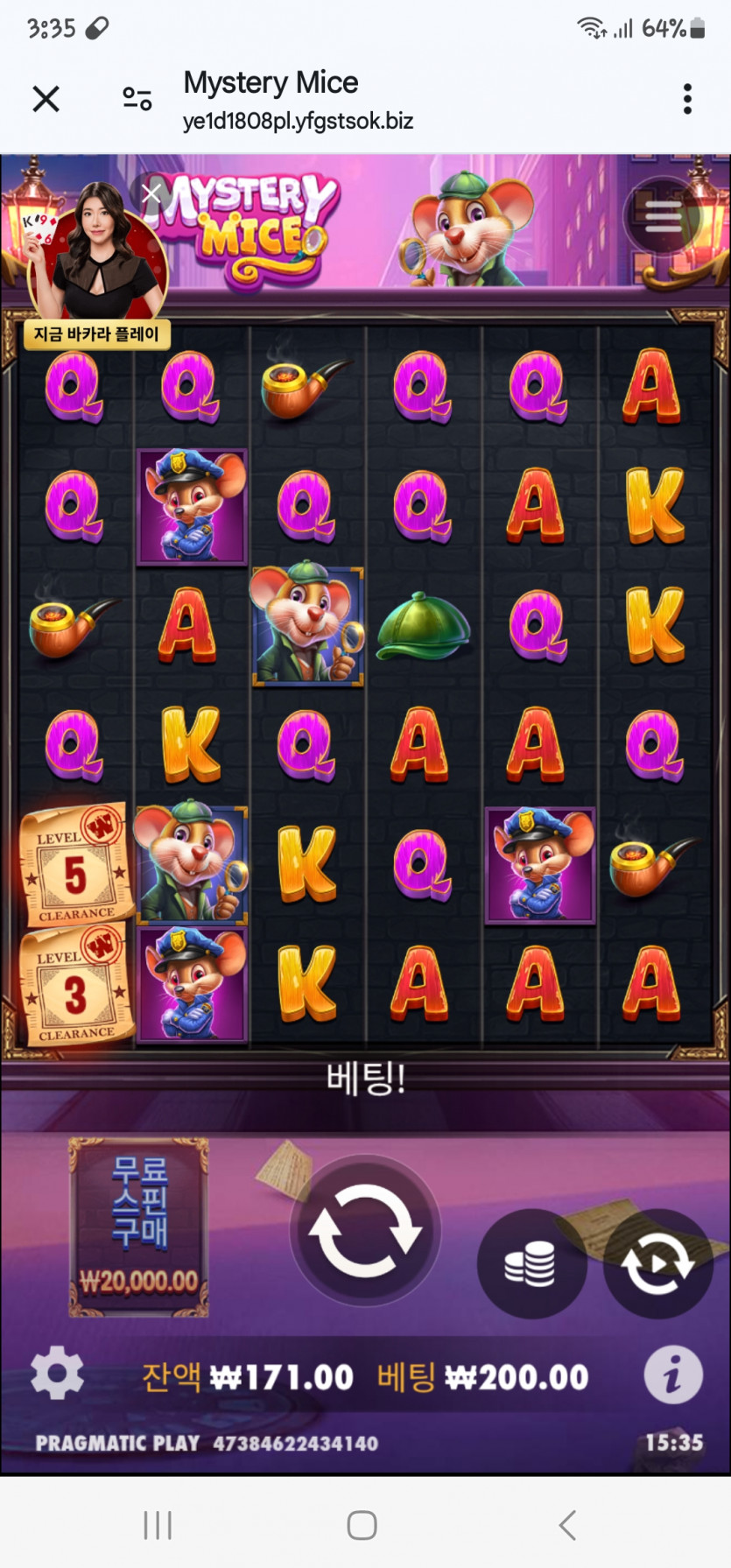Show the game info paytable
Image resolution: width=731 pixels, height=1568 pixels.
[x=672, y=1375]
